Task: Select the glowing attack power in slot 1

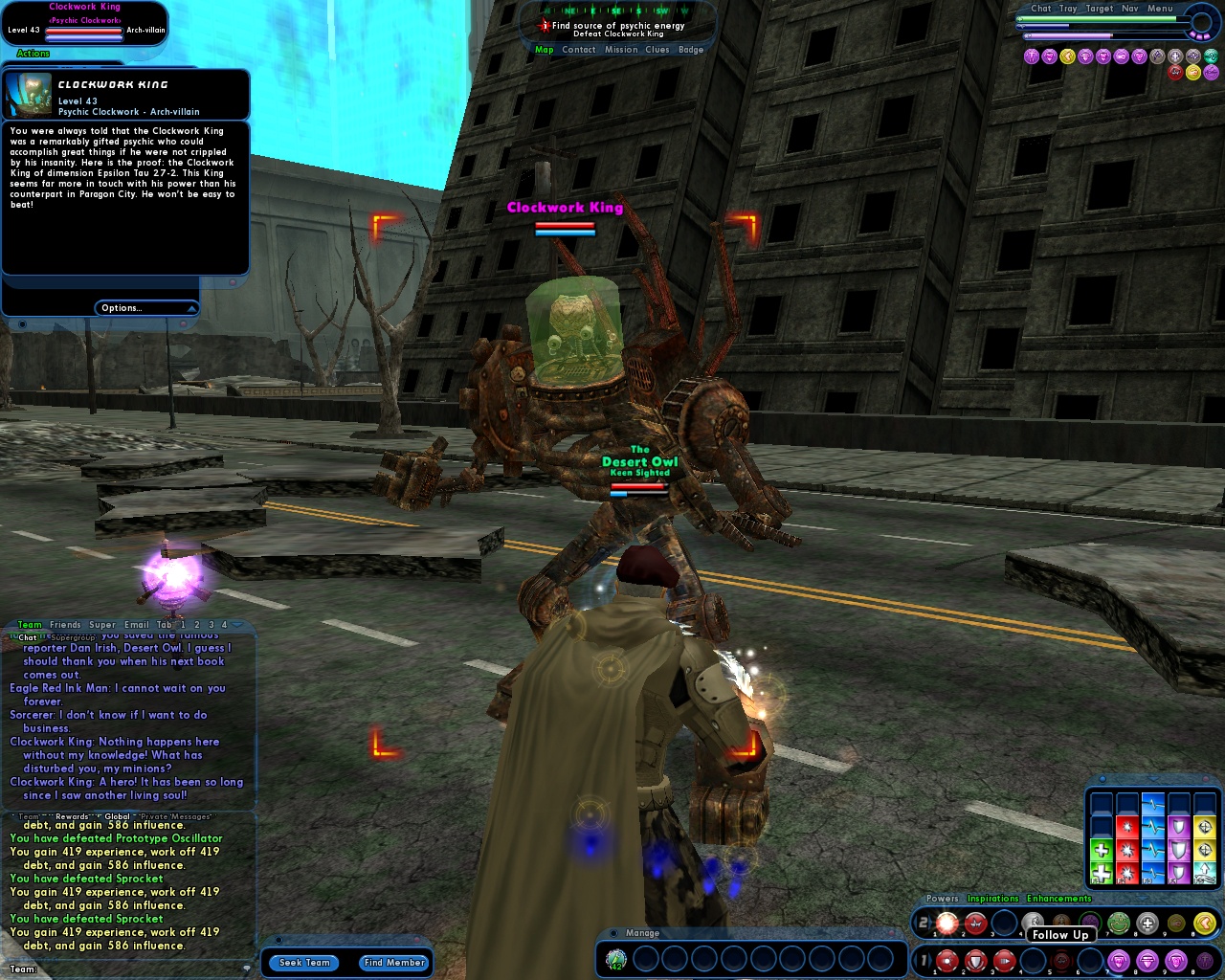Action: click(947, 922)
